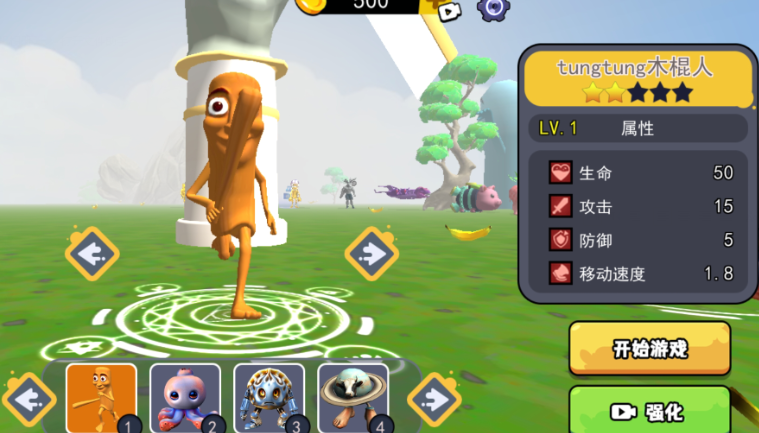Click the left arrow beside the character model
Screen dimensions: 759x433
[93, 254]
